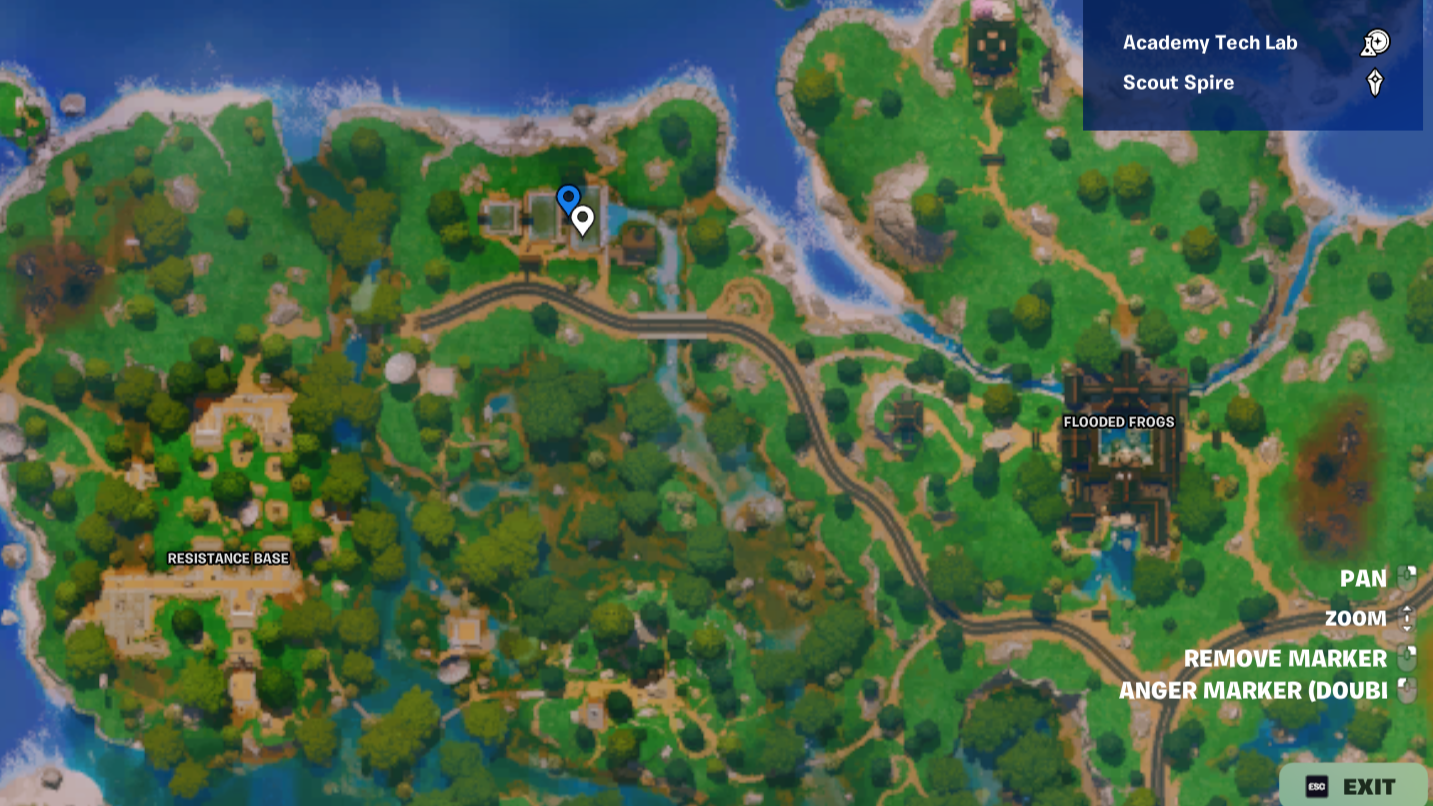Screen dimensions: 1433x806
Task: Click the ZOOM mouse wheel icon
Action: click(x=1407, y=618)
